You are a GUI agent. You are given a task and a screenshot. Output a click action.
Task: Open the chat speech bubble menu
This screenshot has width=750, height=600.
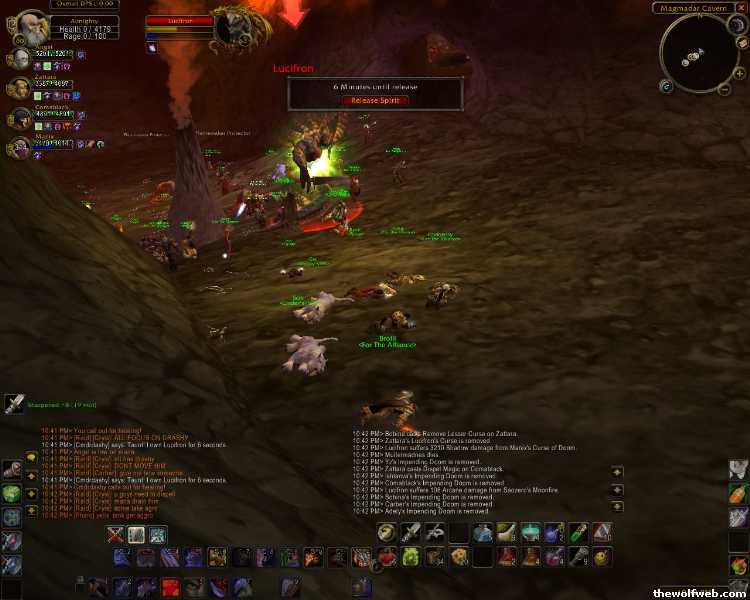[32, 456]
